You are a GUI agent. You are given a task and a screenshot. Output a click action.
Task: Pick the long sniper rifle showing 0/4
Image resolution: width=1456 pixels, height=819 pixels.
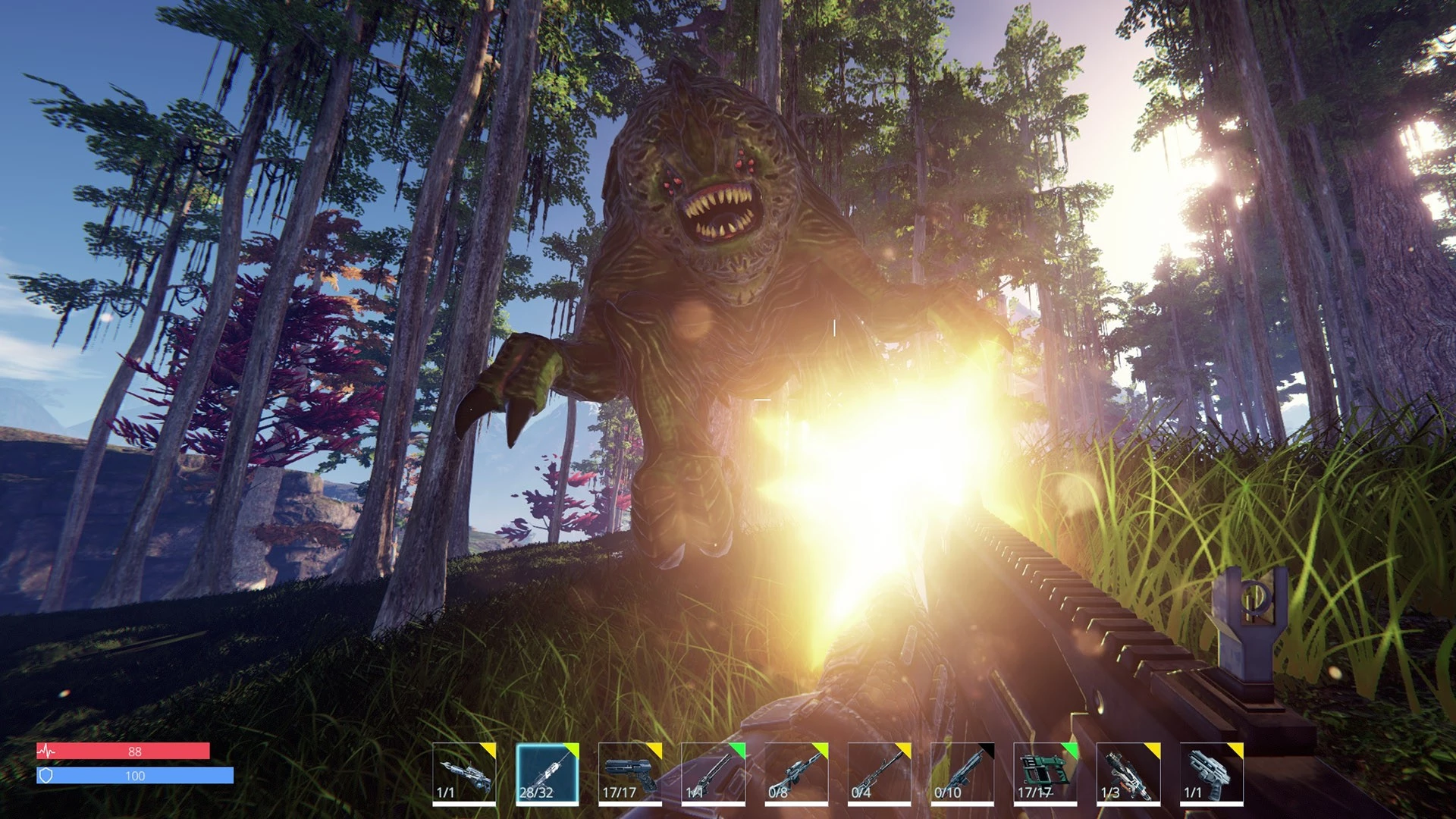tap(879, 773)
